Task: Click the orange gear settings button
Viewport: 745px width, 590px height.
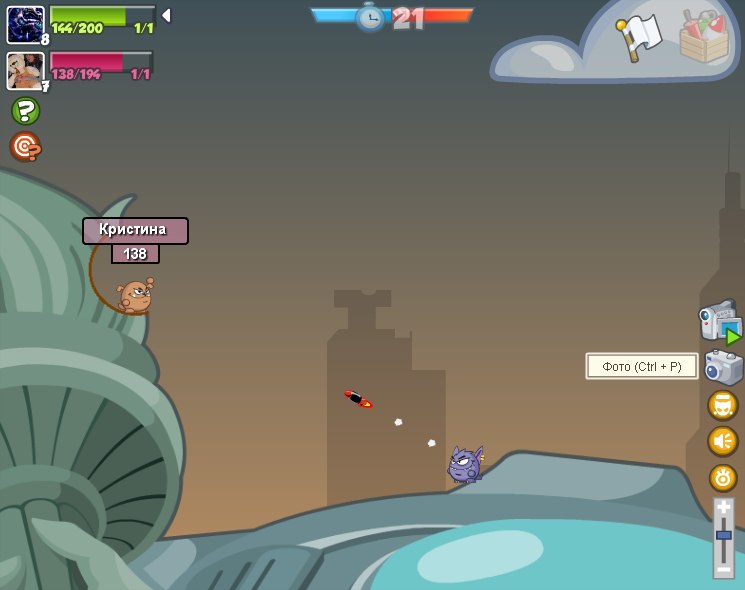Action: [x=722, y=477]
